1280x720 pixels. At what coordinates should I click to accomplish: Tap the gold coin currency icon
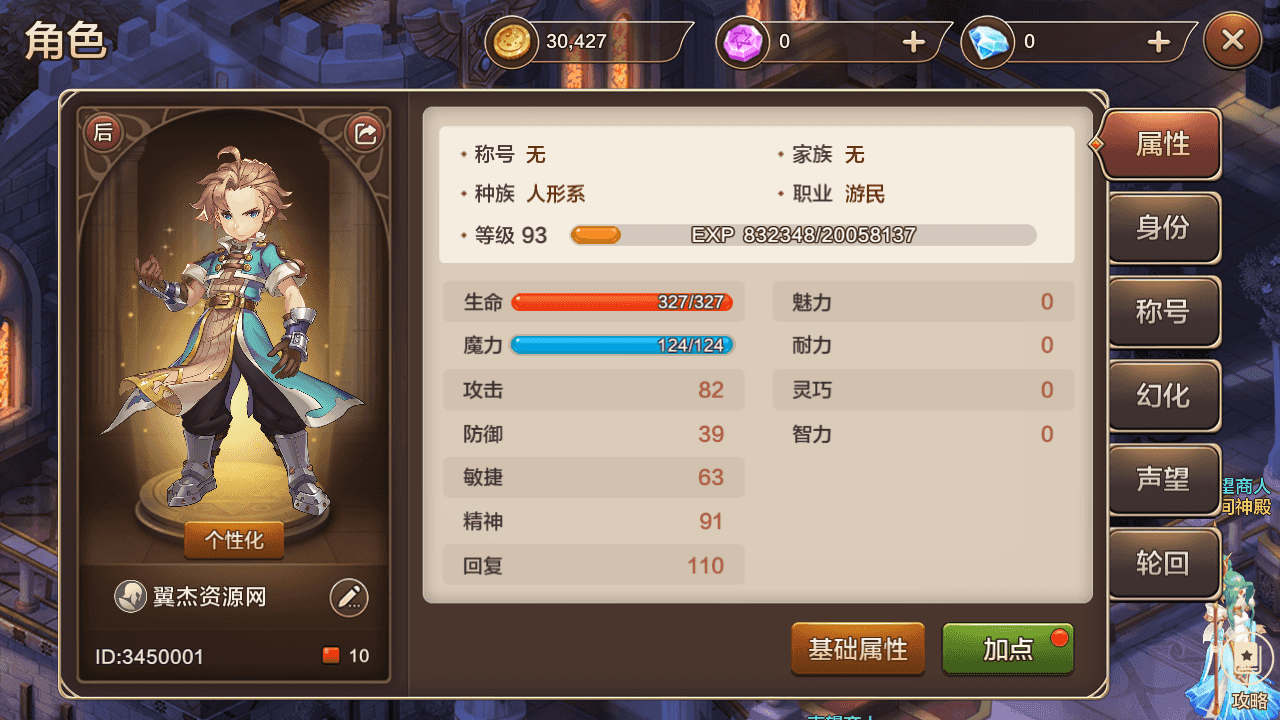pos(510,42)
